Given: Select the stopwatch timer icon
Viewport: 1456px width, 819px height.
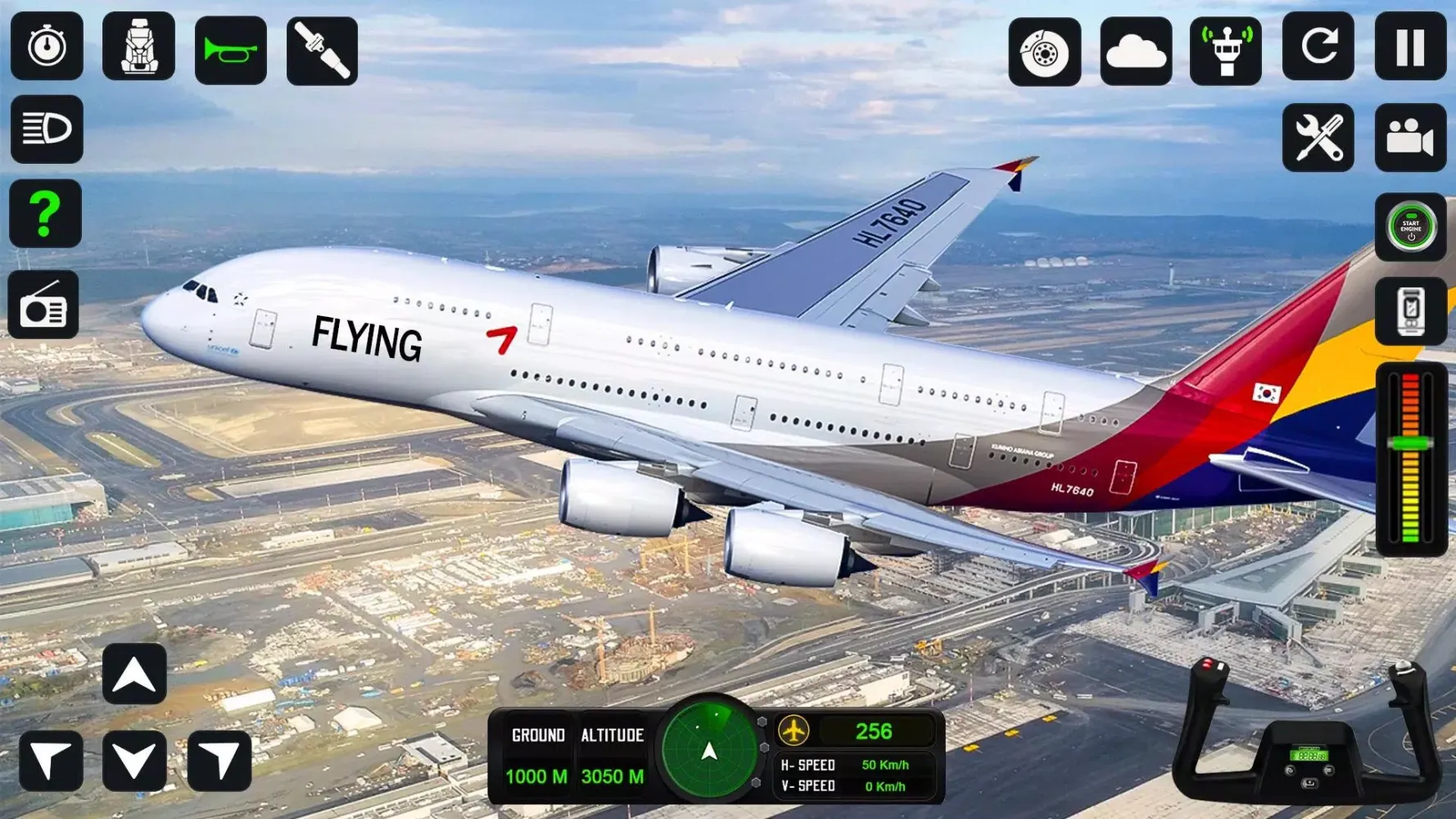Looking at the screenshot, I should (47, 47).
